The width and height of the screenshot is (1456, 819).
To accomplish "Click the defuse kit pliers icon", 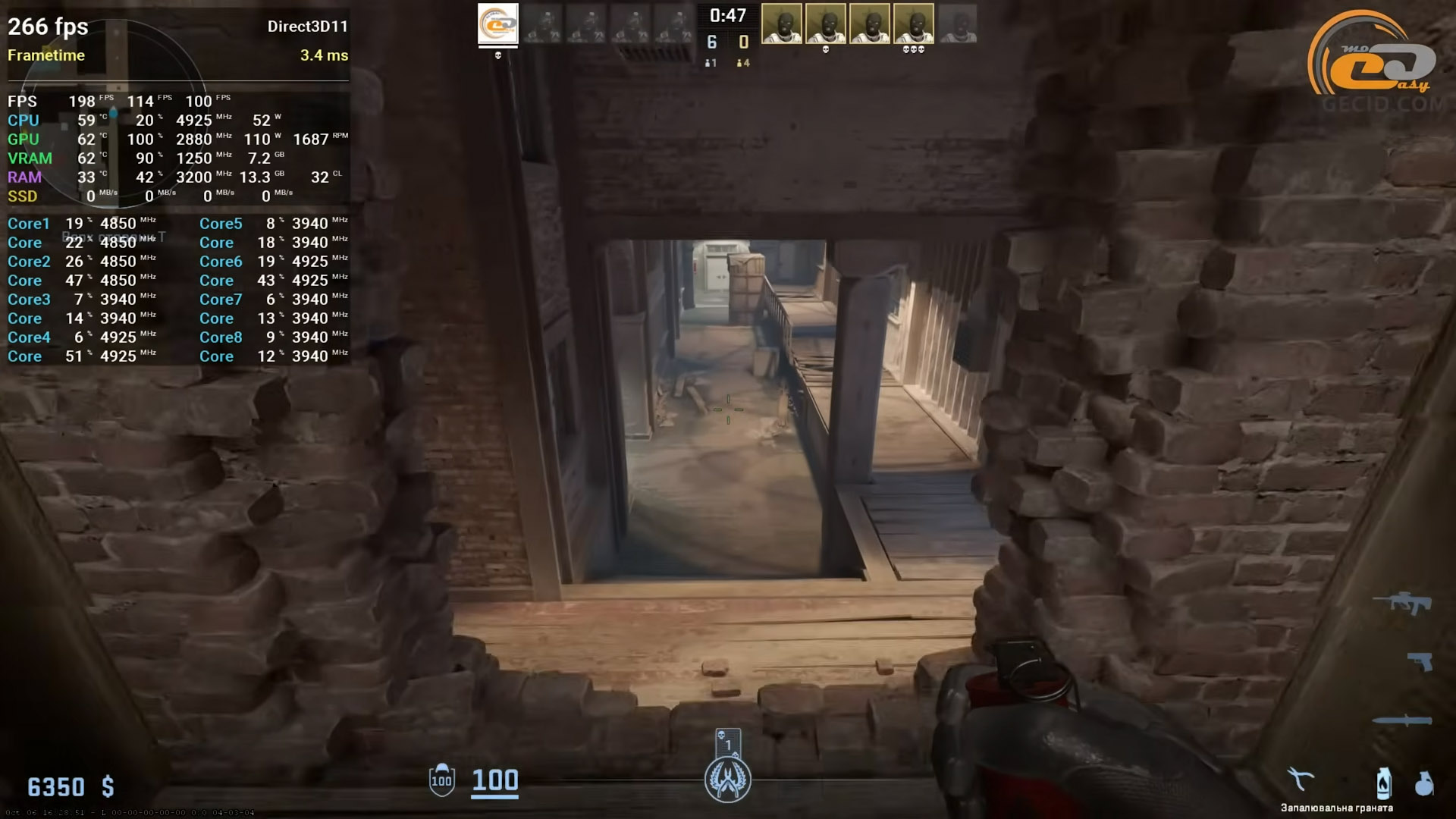I will pyautogui.click(x=1300, y=780).
